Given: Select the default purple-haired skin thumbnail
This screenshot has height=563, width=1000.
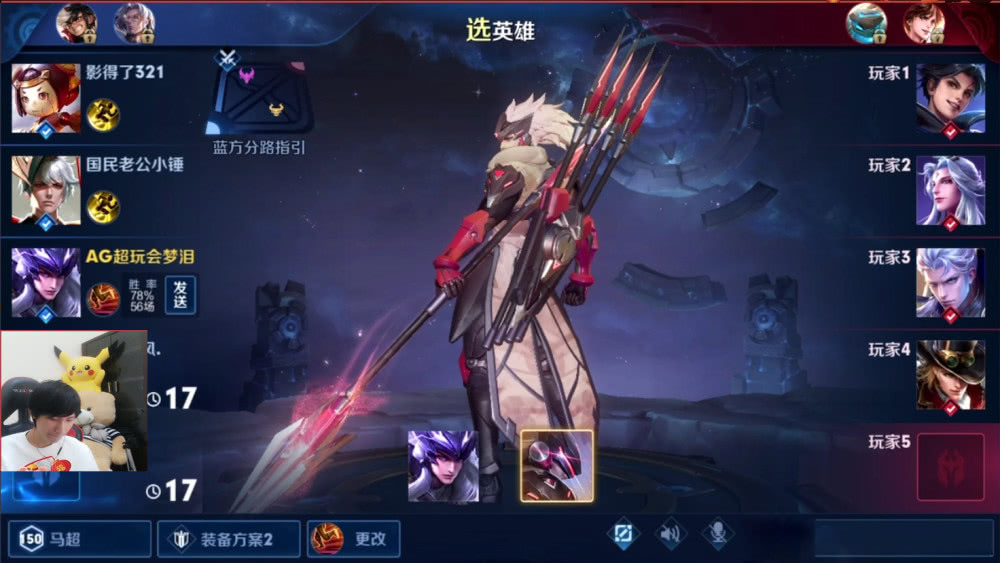Looking at the screenshot, I should (x=443, y=466).
